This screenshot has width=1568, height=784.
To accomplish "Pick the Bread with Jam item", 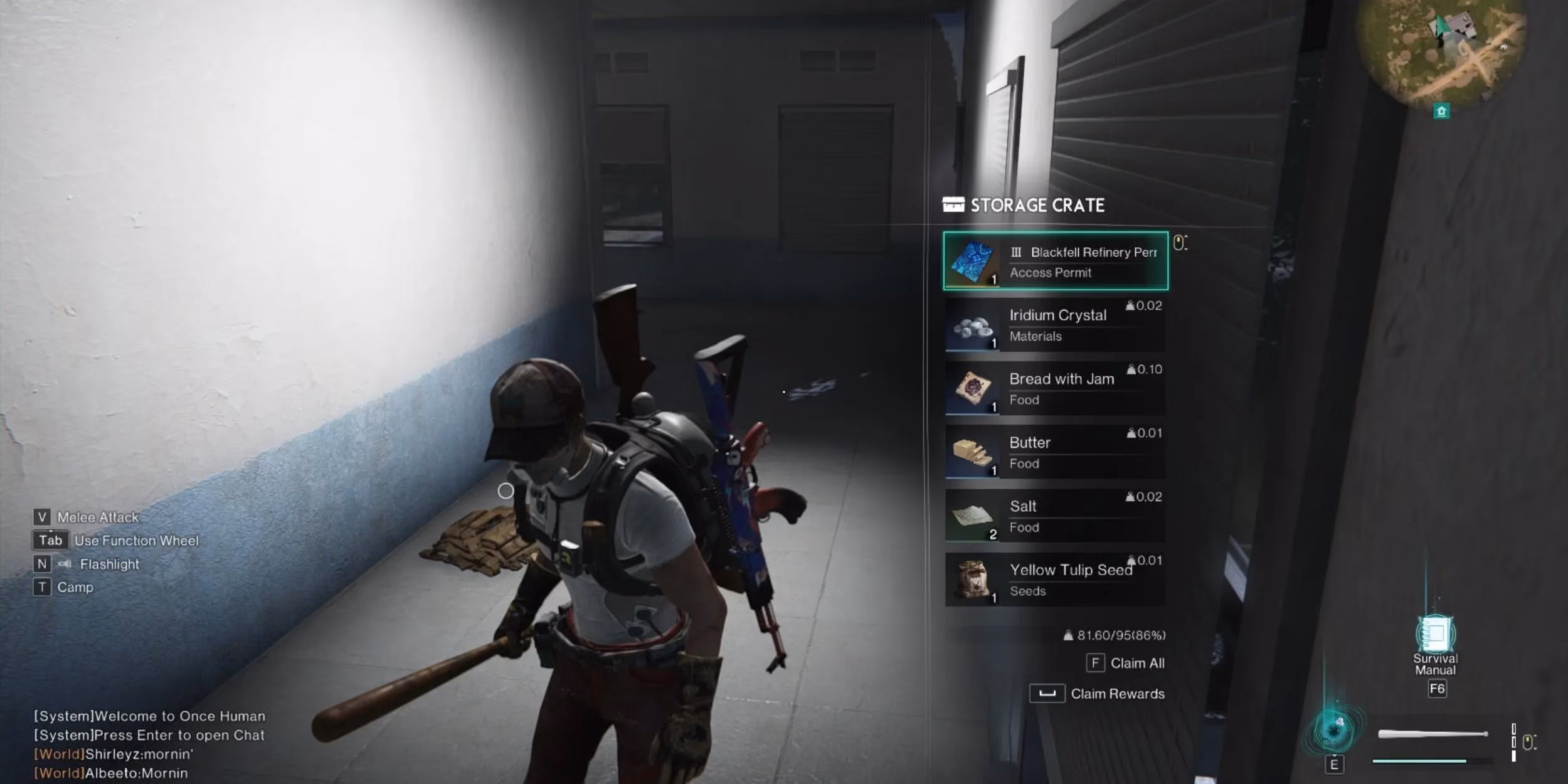I will point(1055,388).
